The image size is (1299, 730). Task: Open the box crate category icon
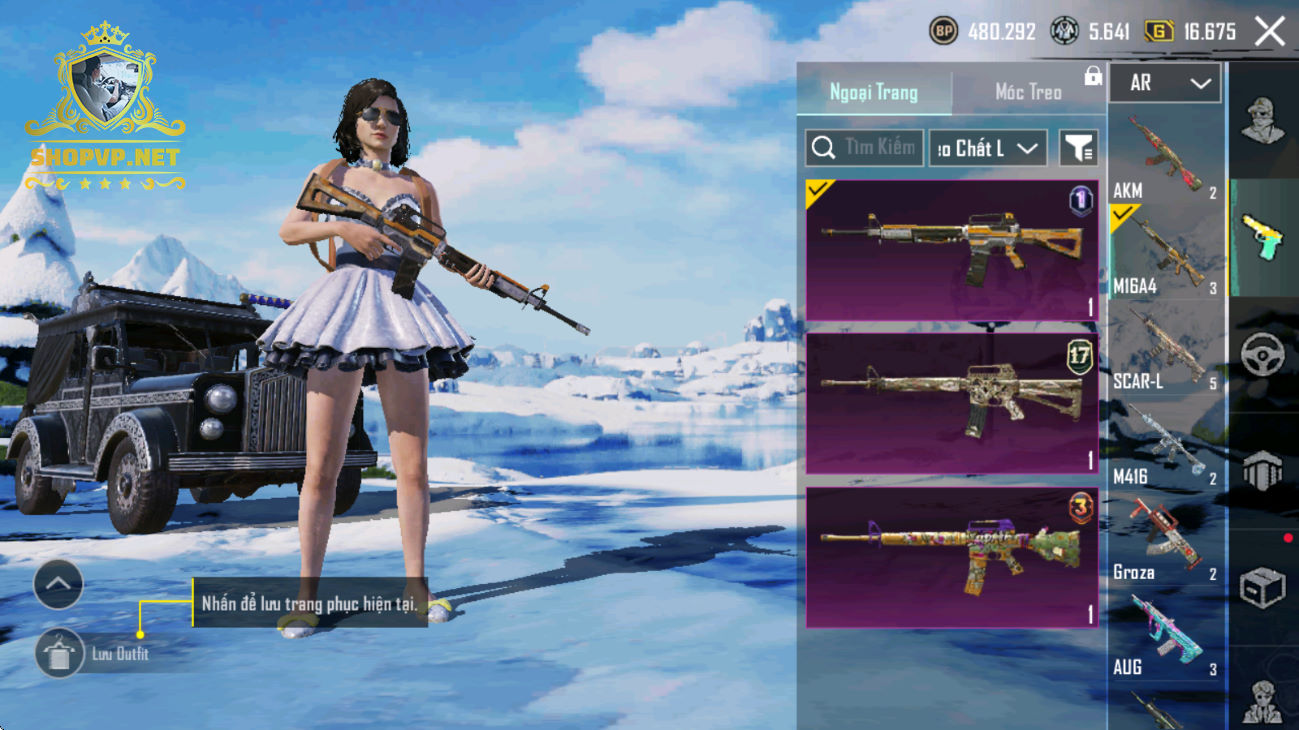(x=1263, y=588)
